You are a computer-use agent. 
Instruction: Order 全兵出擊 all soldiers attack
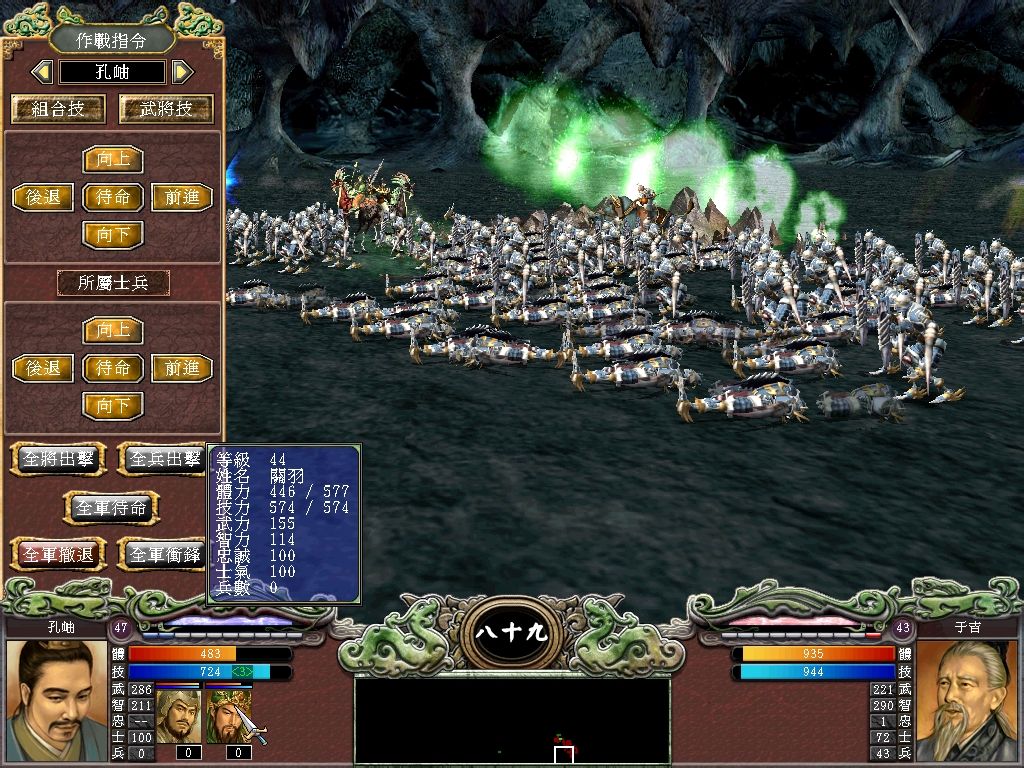point(162,459)
